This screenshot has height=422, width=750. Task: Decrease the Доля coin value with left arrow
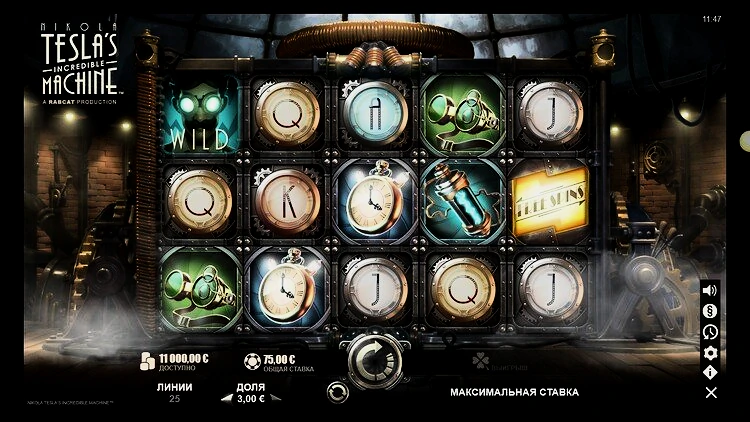226,398
